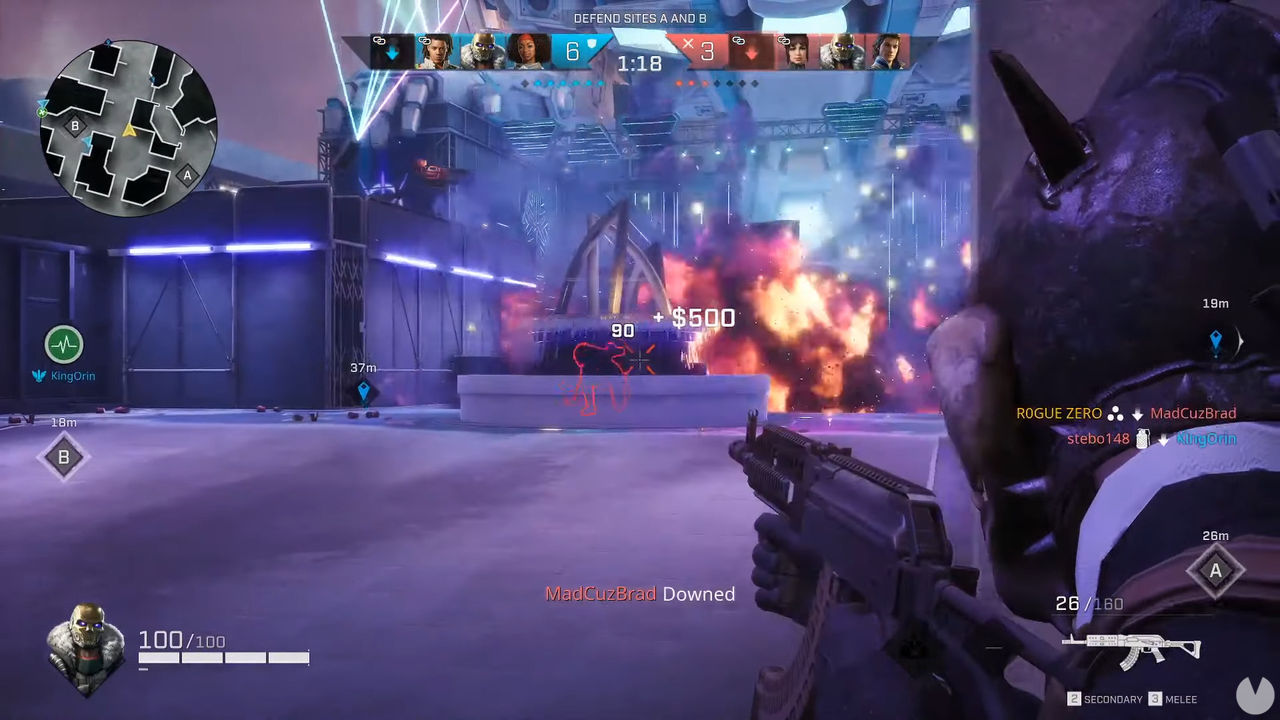Select the assault rifle weapon icon
This screenshot has height=720, width=1280.
tap(1129, 650)
